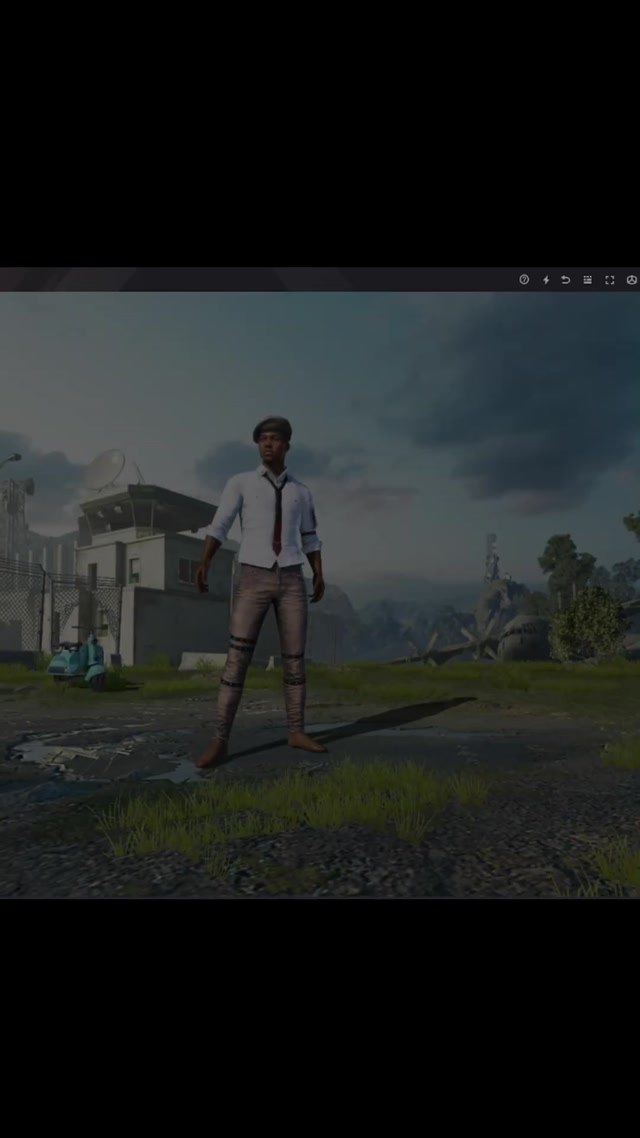Open the keyboard grid icon

tap(588, 280)
